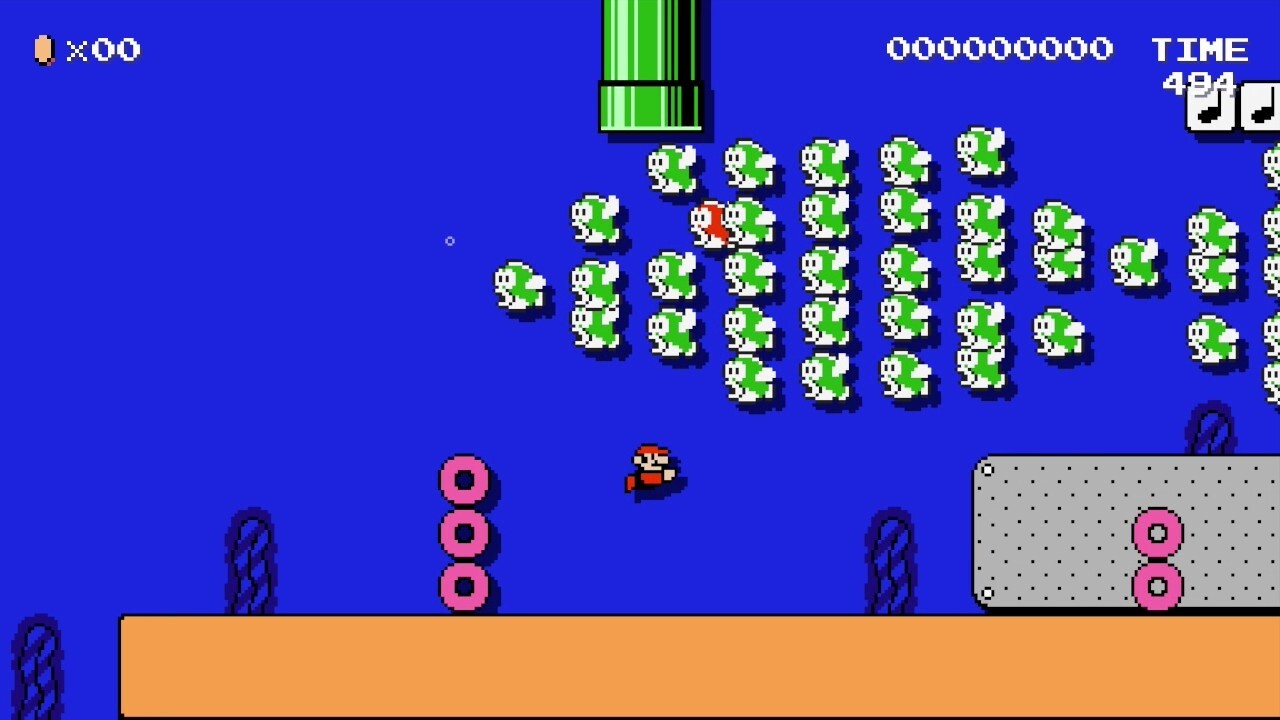
Task: Click the TIME label top right
Action: click(x=1199, y=48)
